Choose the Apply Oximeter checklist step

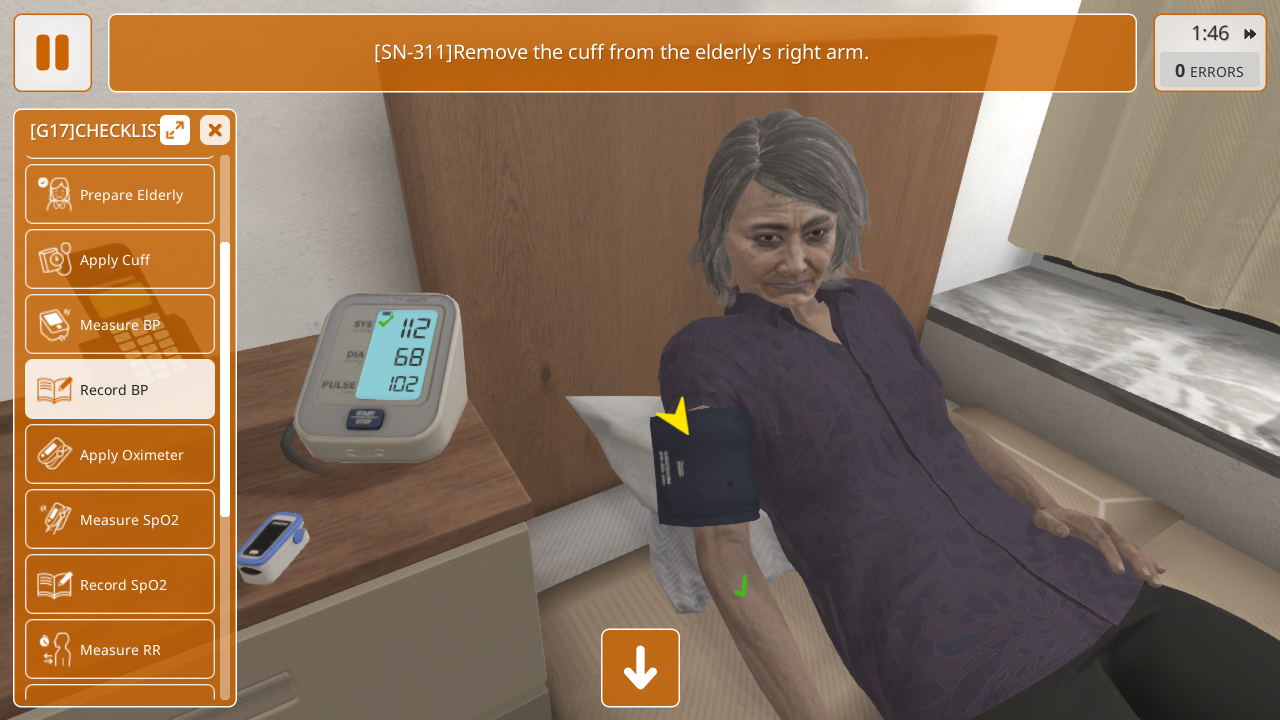[x=120, y=454]
